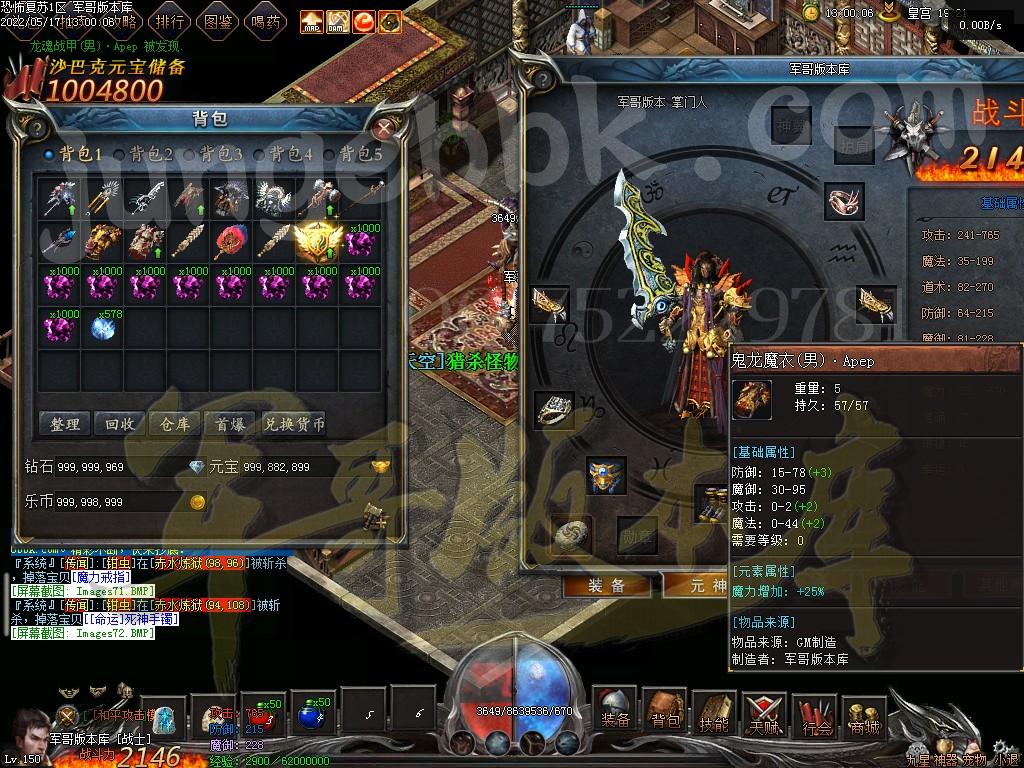This screenshot has height=768, width=1024.
Task: Select the 背包5 bag tab
Action: (x=359, y=154)
